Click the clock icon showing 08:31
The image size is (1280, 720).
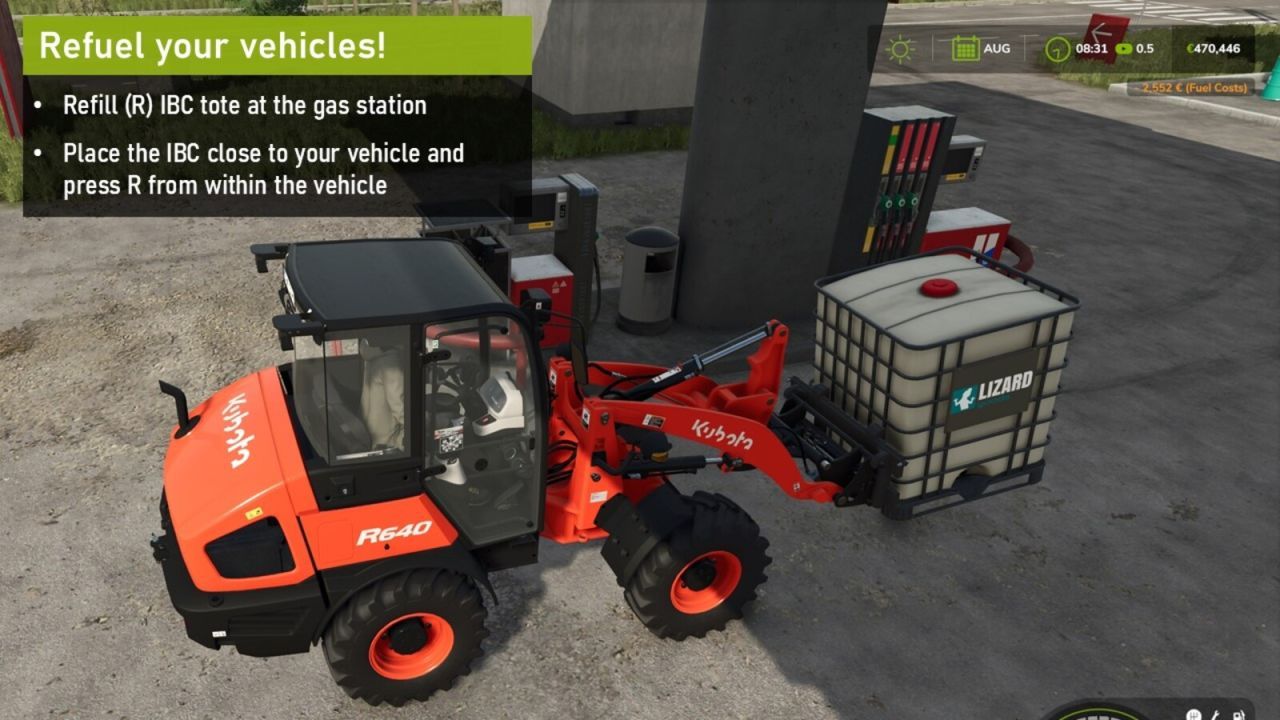click(x=1059, y=47)
